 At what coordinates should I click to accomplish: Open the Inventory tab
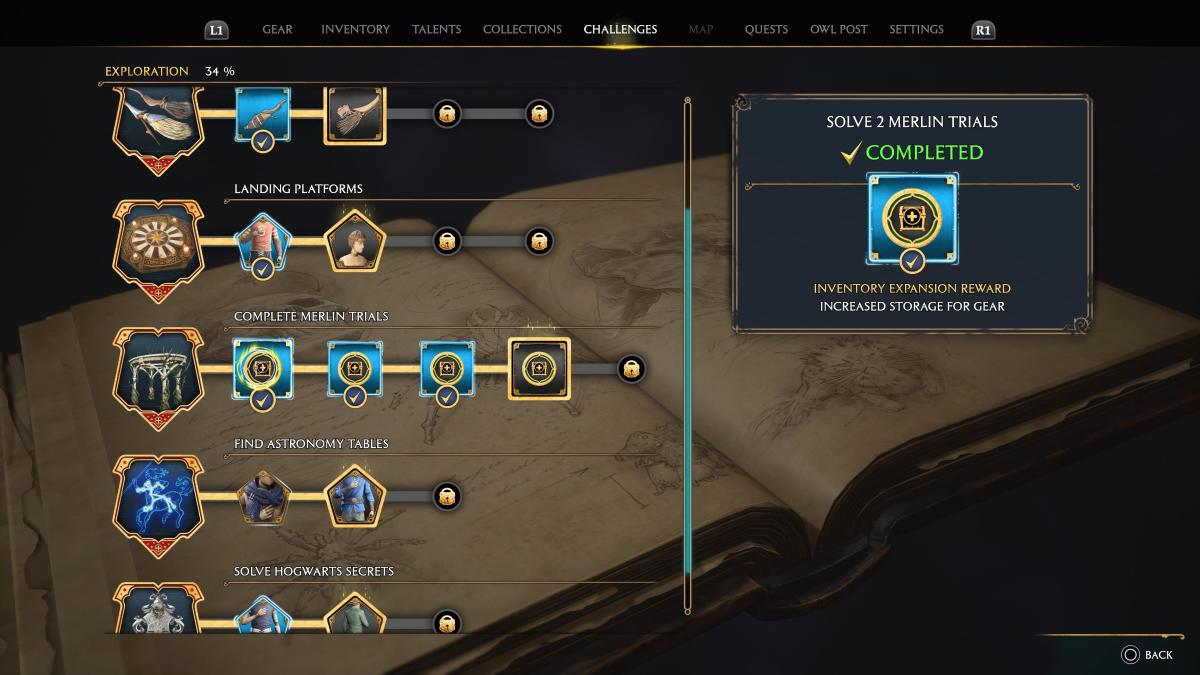355,29
